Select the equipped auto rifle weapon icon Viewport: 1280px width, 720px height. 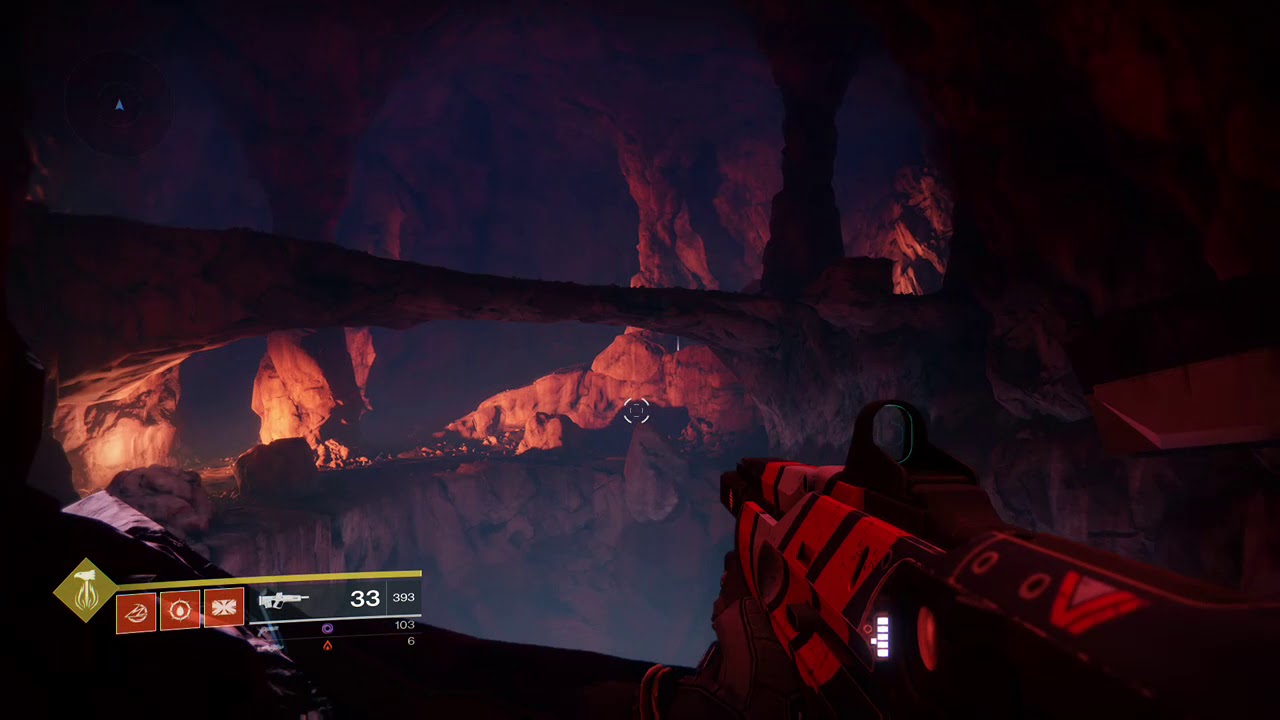pos(283,601)
